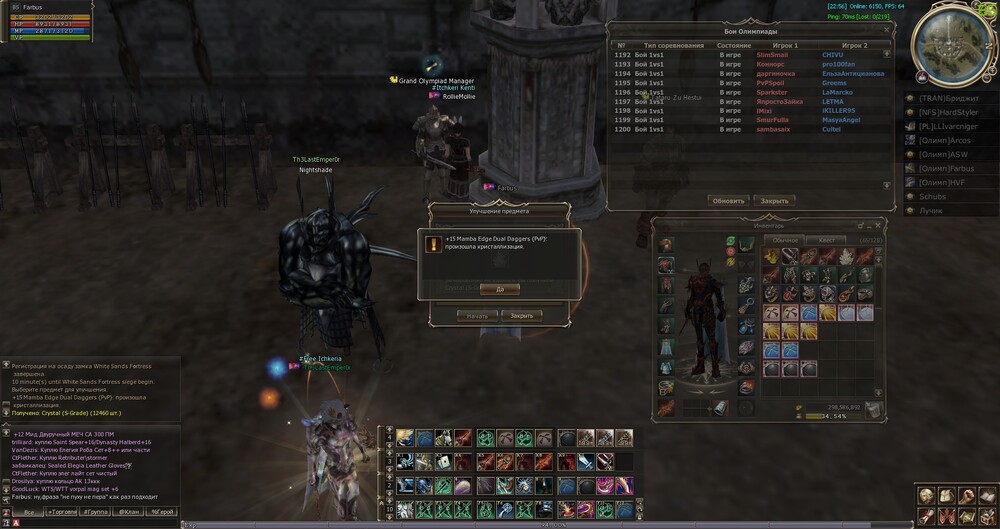Confirm crystallization dialog with Да
The image size is (1000, 529).
point(499,288)
